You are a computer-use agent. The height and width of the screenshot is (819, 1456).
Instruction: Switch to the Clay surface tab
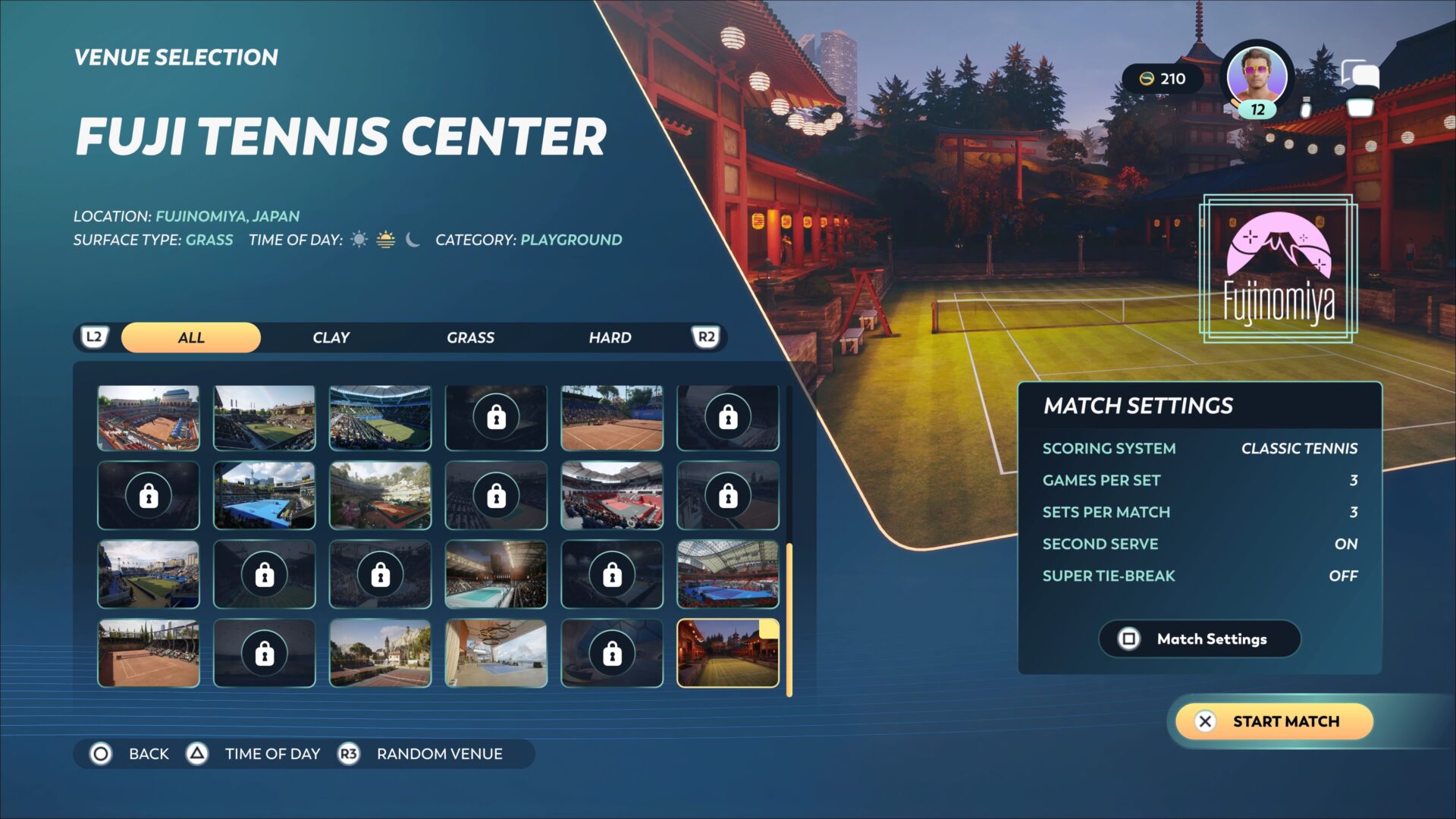[330, 337]
